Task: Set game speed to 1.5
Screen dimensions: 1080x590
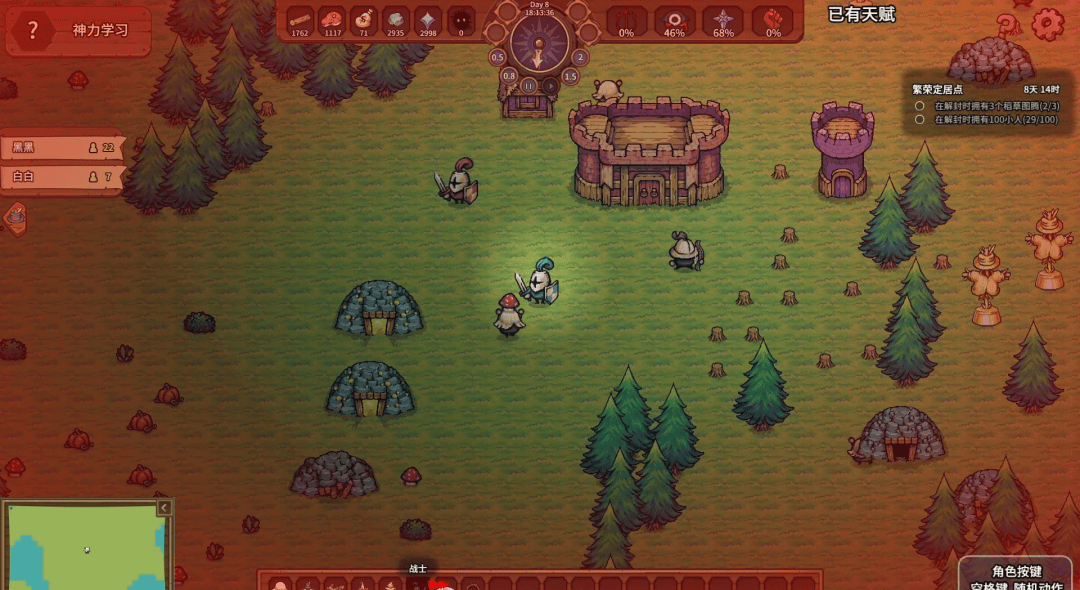Action: pos(570,76)
